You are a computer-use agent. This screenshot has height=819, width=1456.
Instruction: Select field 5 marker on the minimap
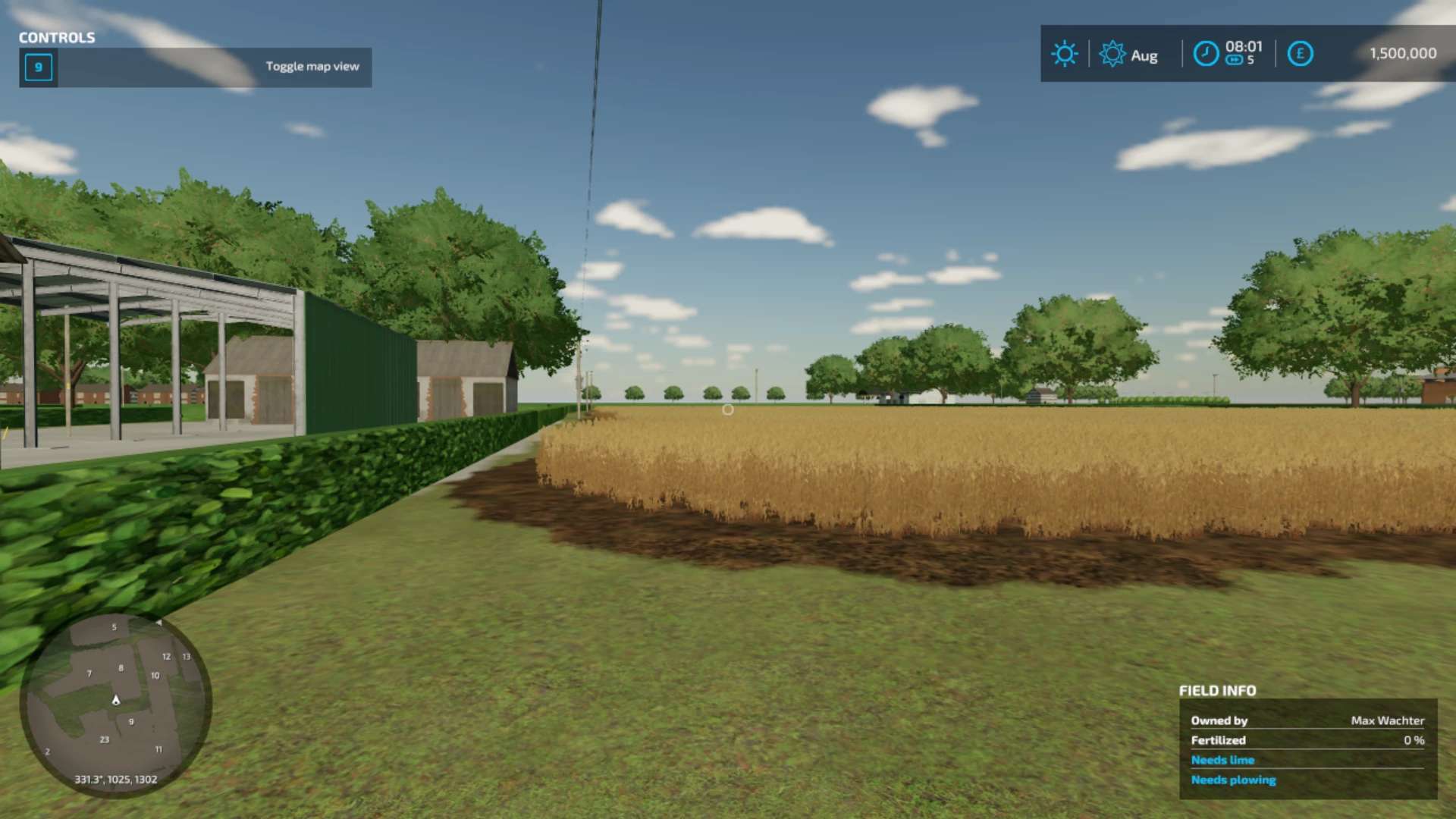tap(115, 627)
